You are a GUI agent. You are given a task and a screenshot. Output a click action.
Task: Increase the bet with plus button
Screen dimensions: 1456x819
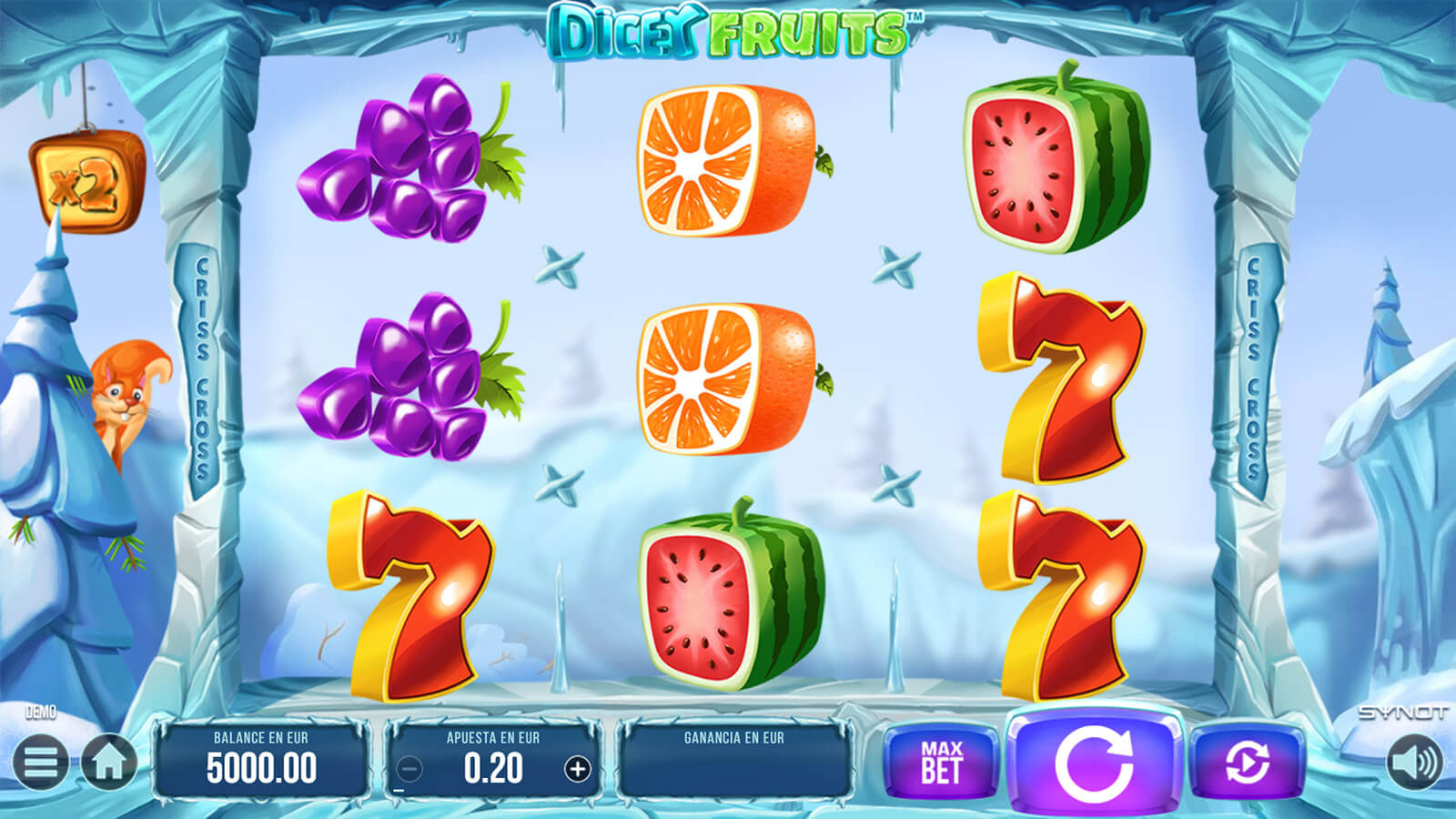(x=577, y=769)
